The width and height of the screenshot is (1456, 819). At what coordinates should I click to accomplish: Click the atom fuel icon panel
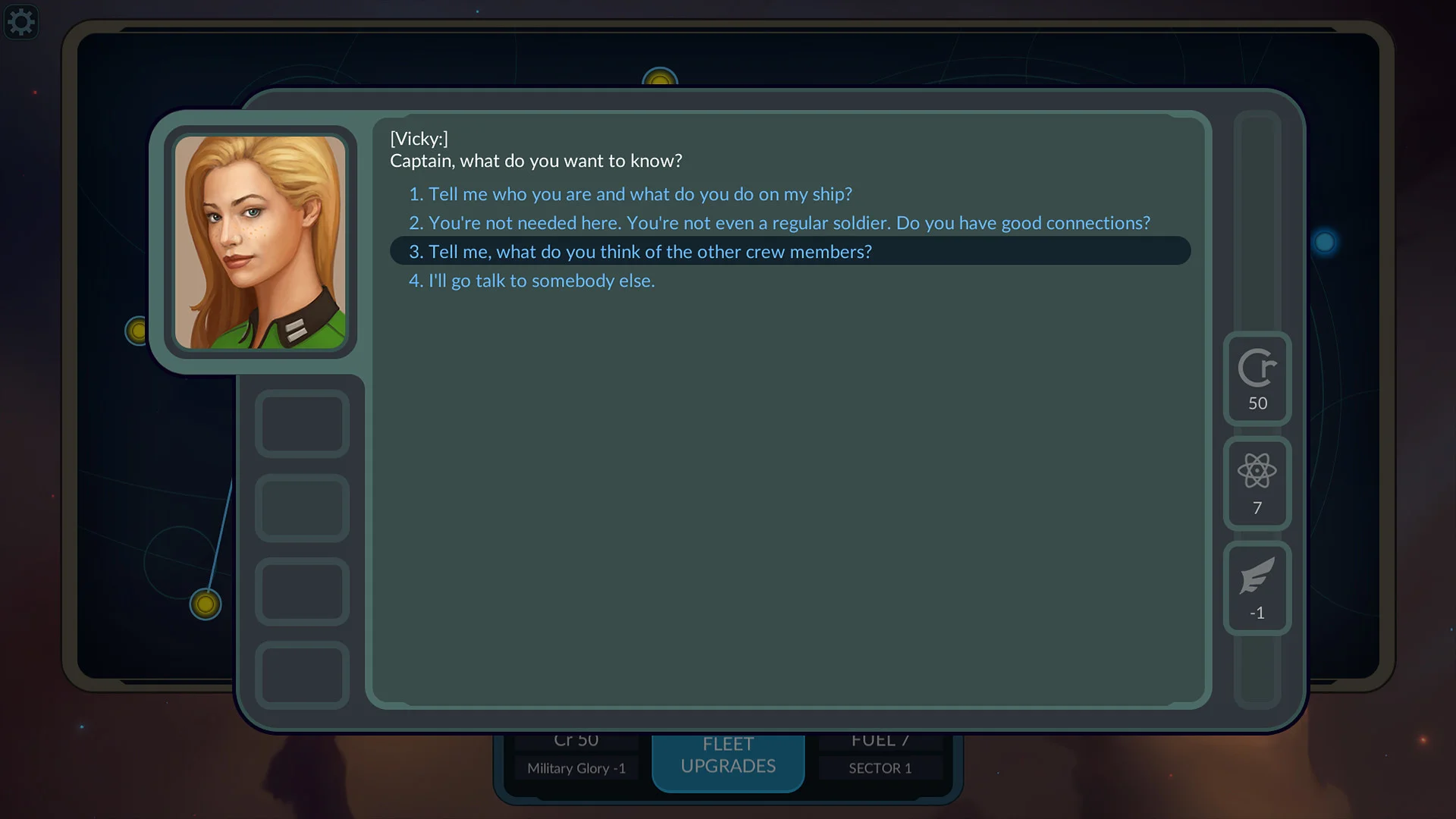click(1257, 484)
